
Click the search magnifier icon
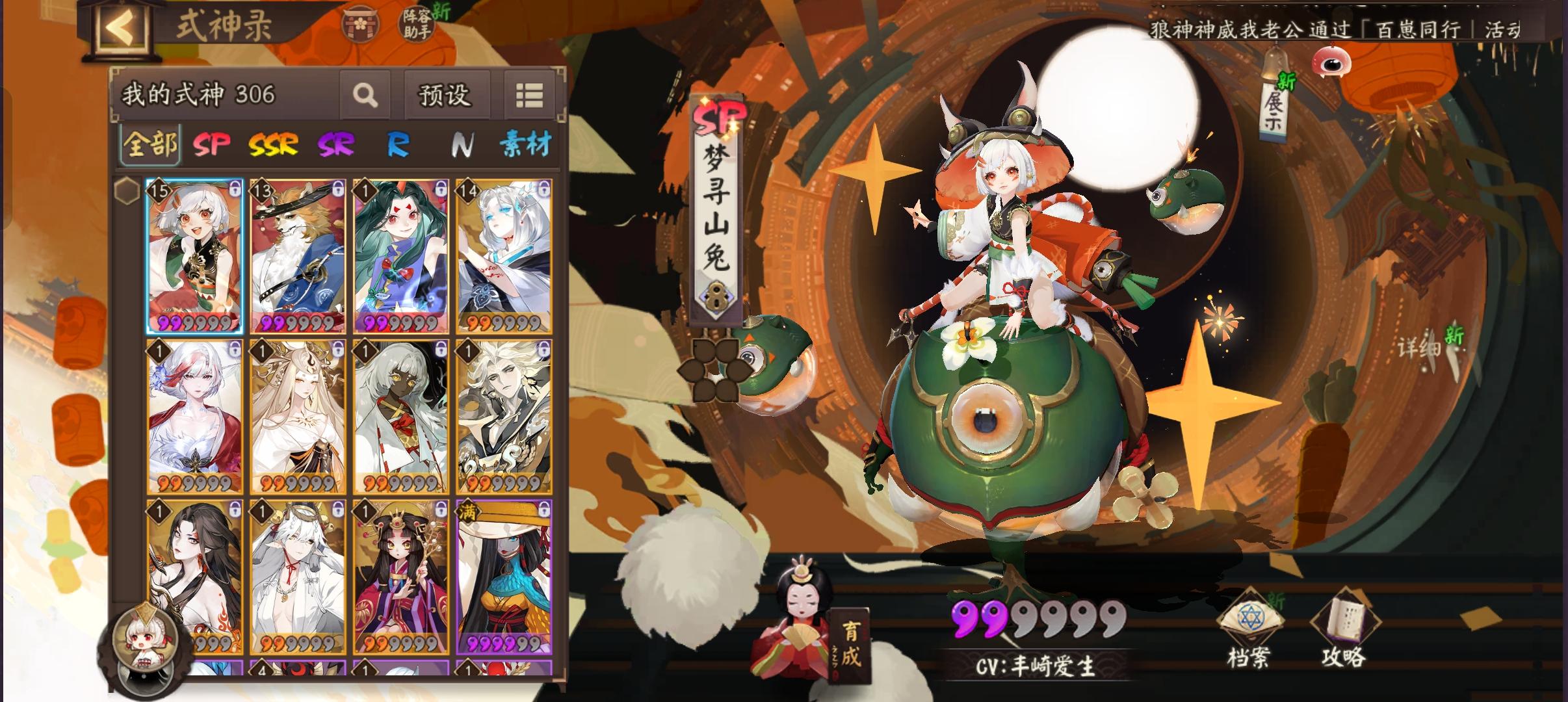tap(366, 95)
